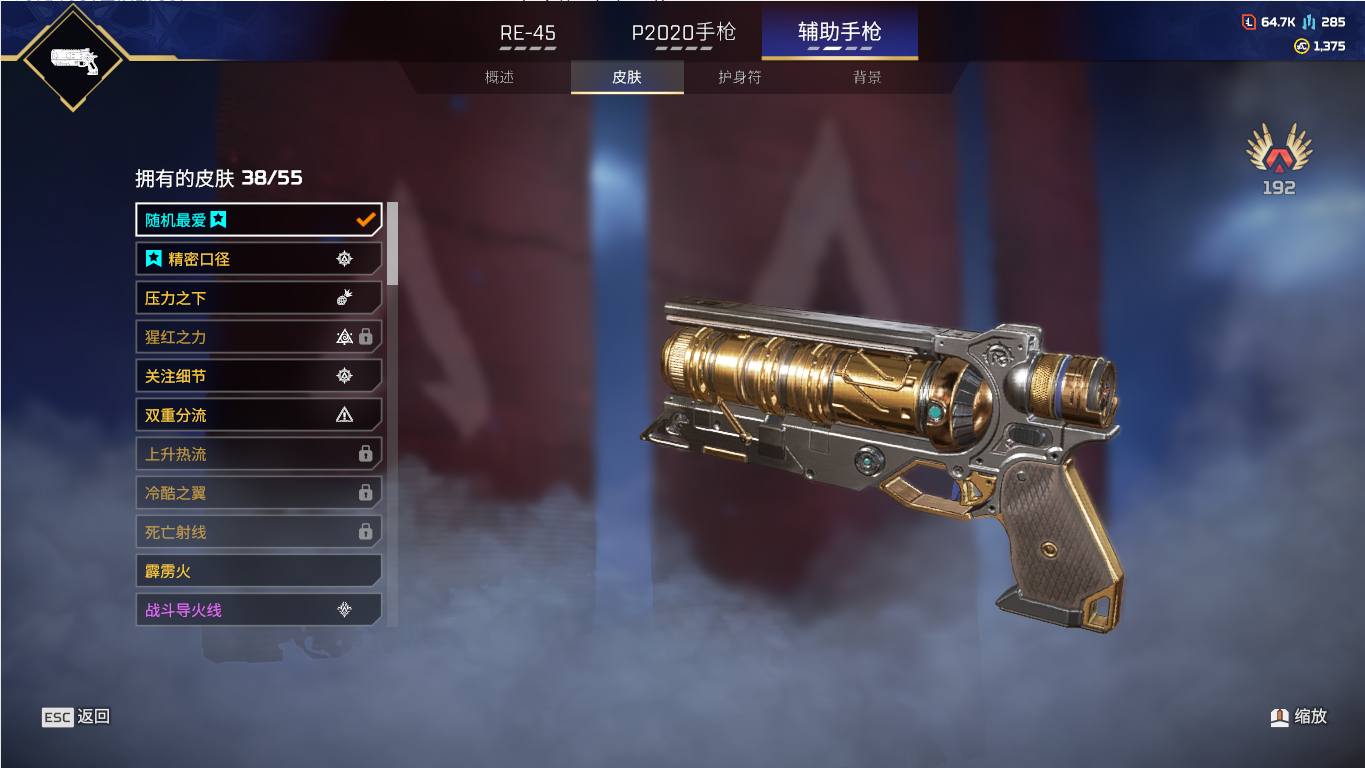This screenshot has height=768, width=1365.
Task: Select the 随机最爱 skin entry
Action: point(258,220)
